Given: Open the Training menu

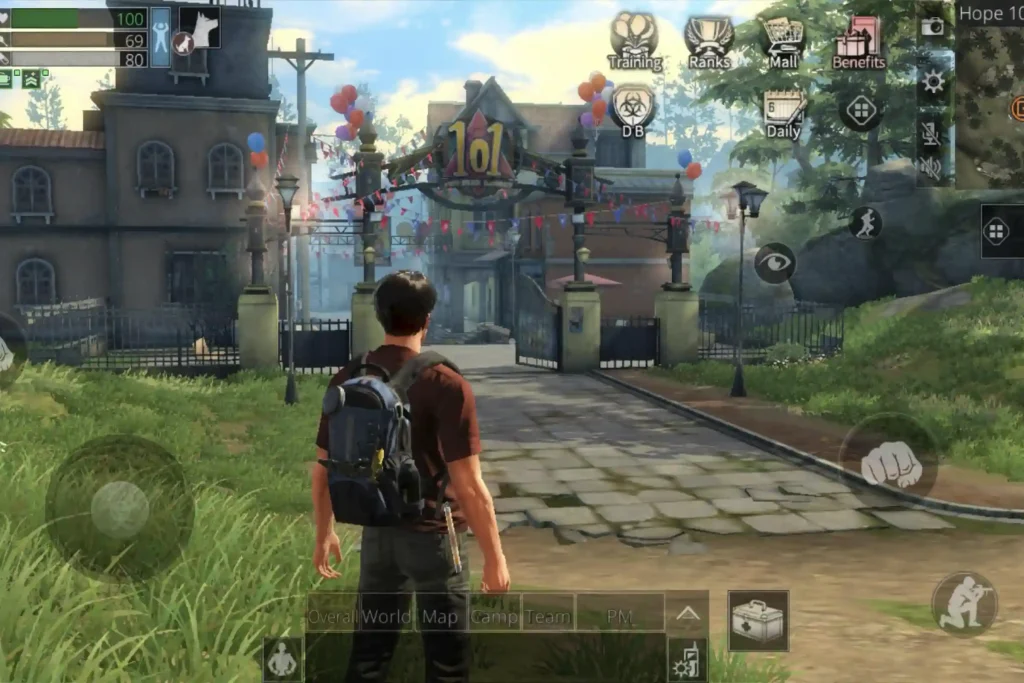Looking at the screenshot, I should point(634,40).
